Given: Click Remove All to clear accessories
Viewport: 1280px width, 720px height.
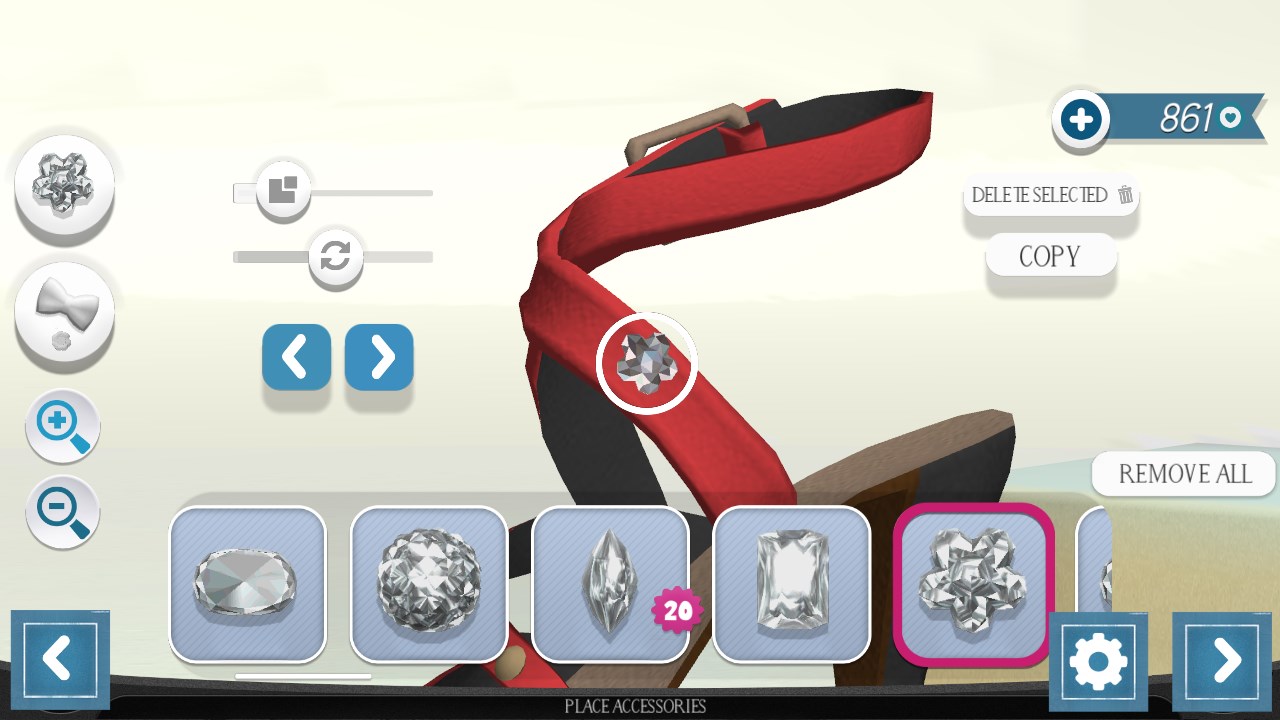Looking at the screenshot, I should click(1183, 473).
